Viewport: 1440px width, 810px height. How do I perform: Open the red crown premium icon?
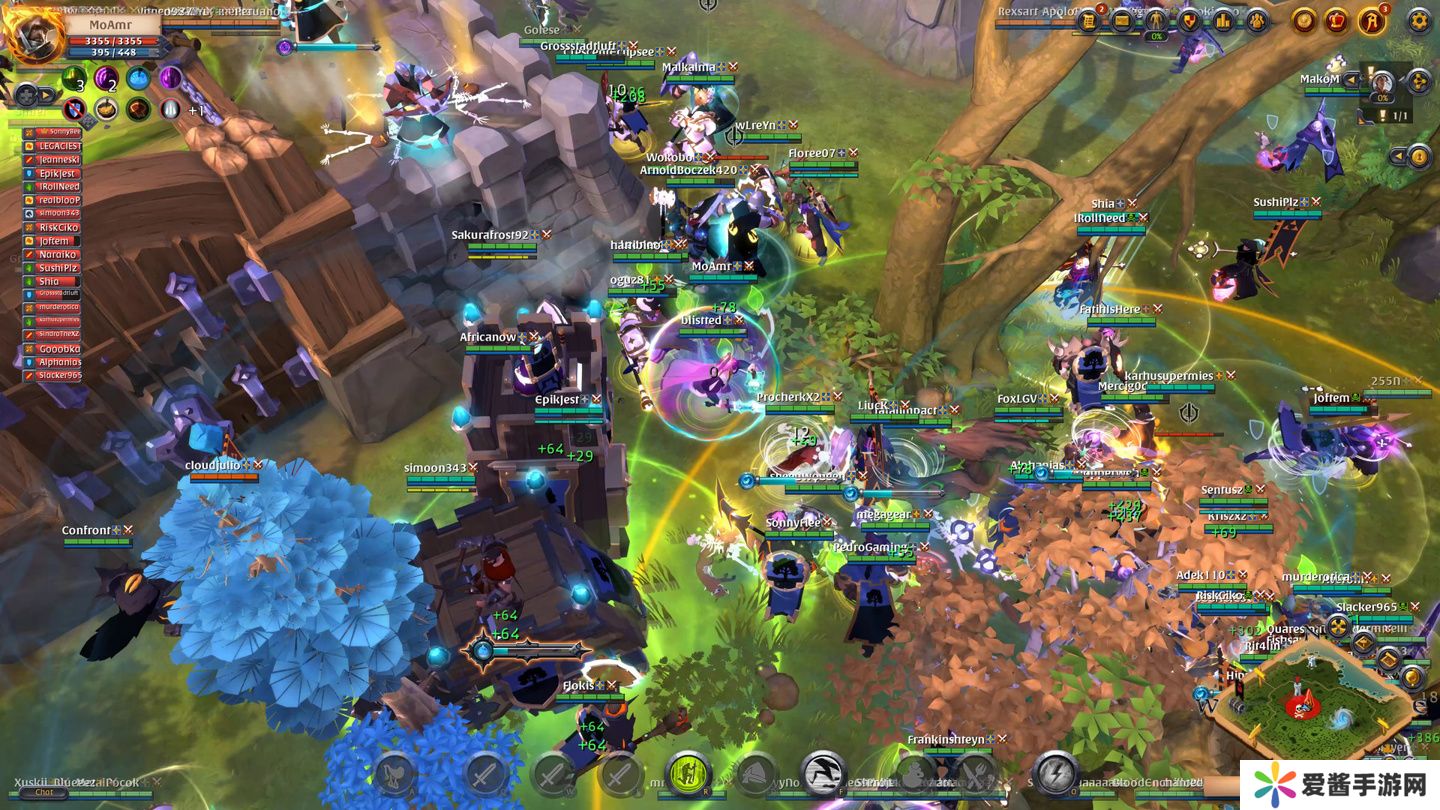click(1337, 20)
